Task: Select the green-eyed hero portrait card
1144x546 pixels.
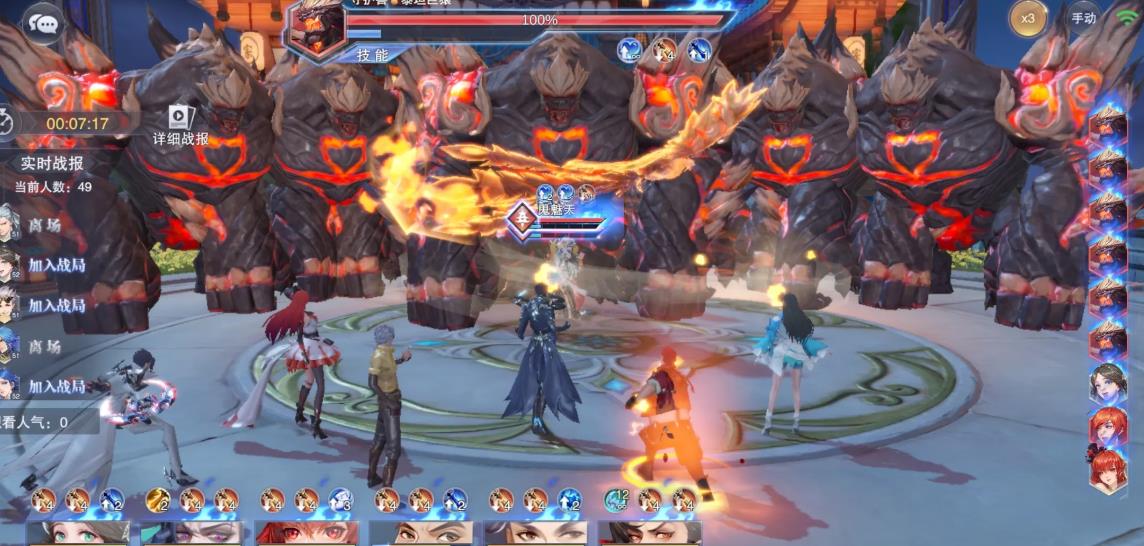Action: pos(78,533)
